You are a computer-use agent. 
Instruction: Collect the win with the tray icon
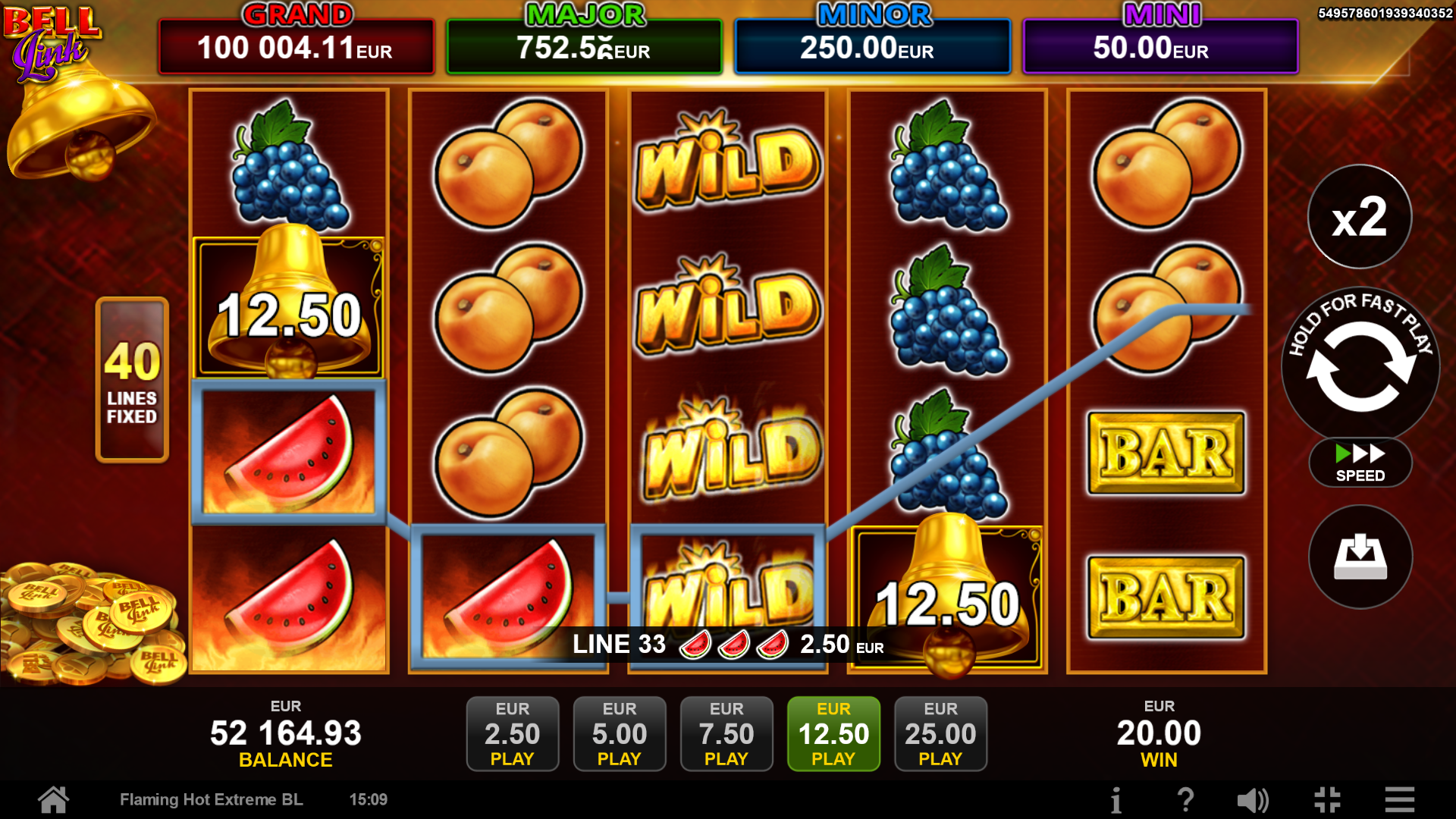1360,557
